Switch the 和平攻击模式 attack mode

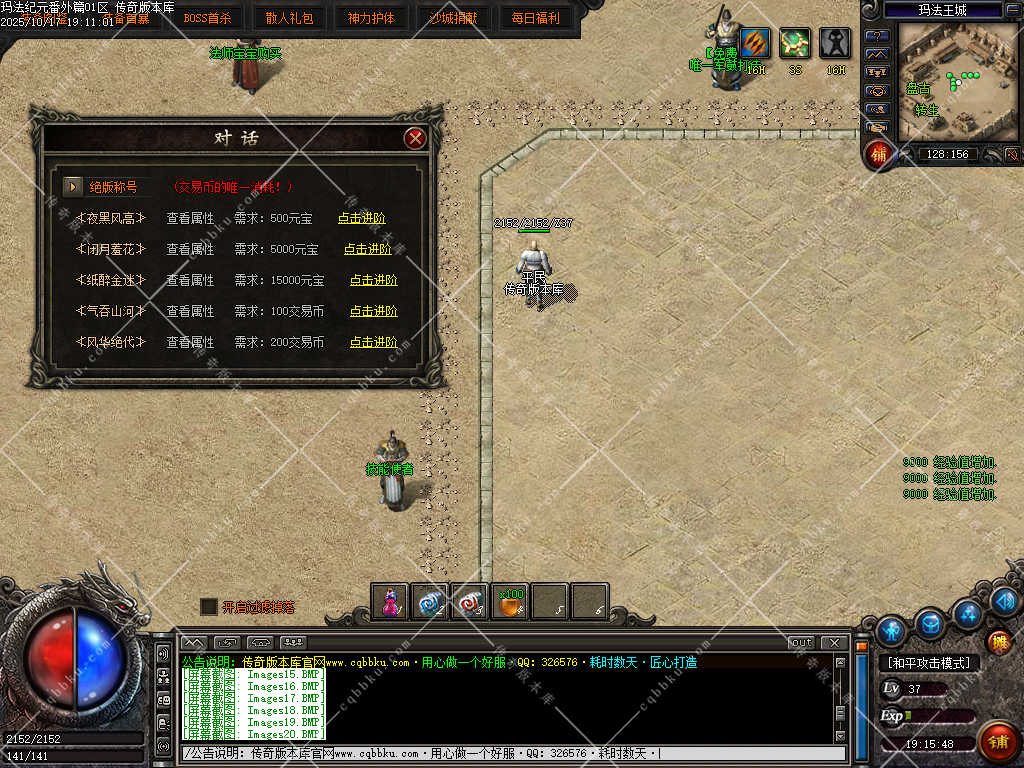pyautogui.click(x=928, y=663)
